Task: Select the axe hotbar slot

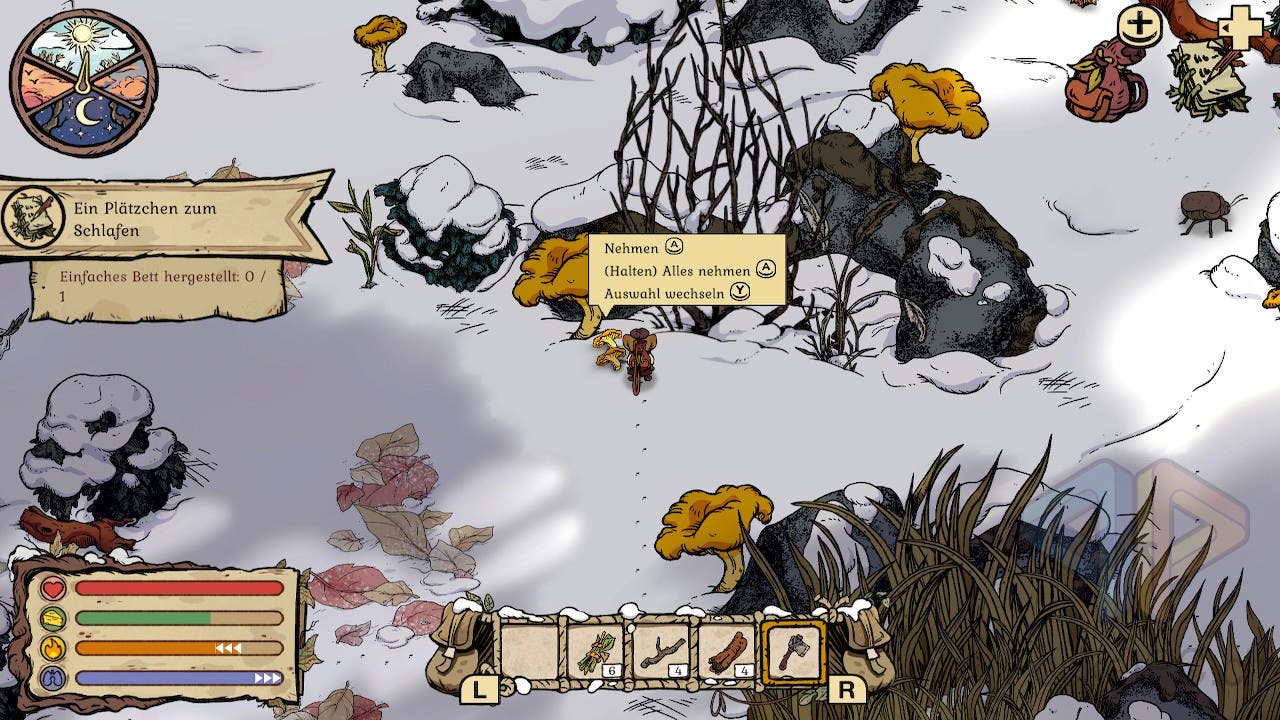Action: coord(793,652)
